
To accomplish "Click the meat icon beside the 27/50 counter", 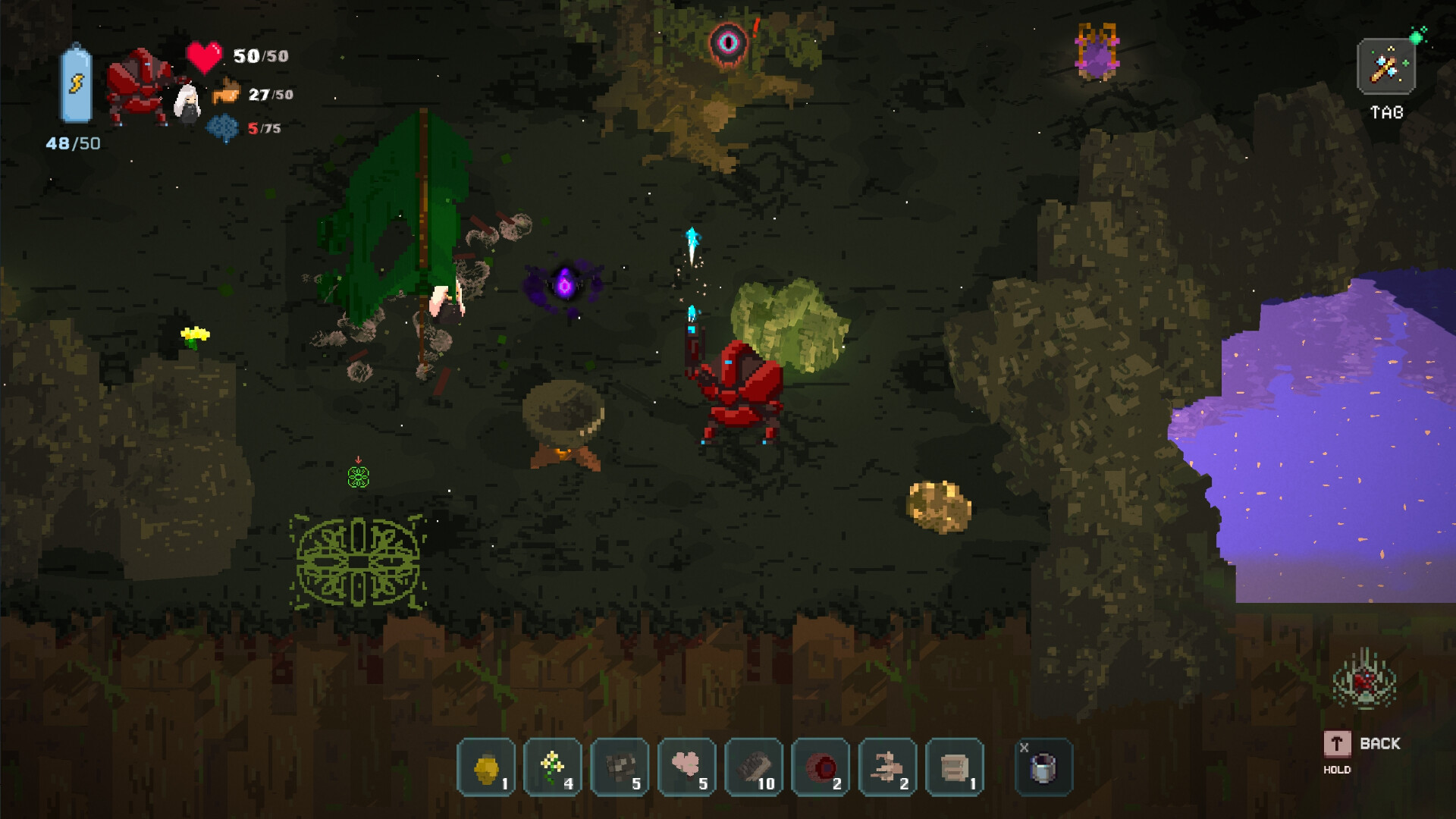I will (224, 94).
